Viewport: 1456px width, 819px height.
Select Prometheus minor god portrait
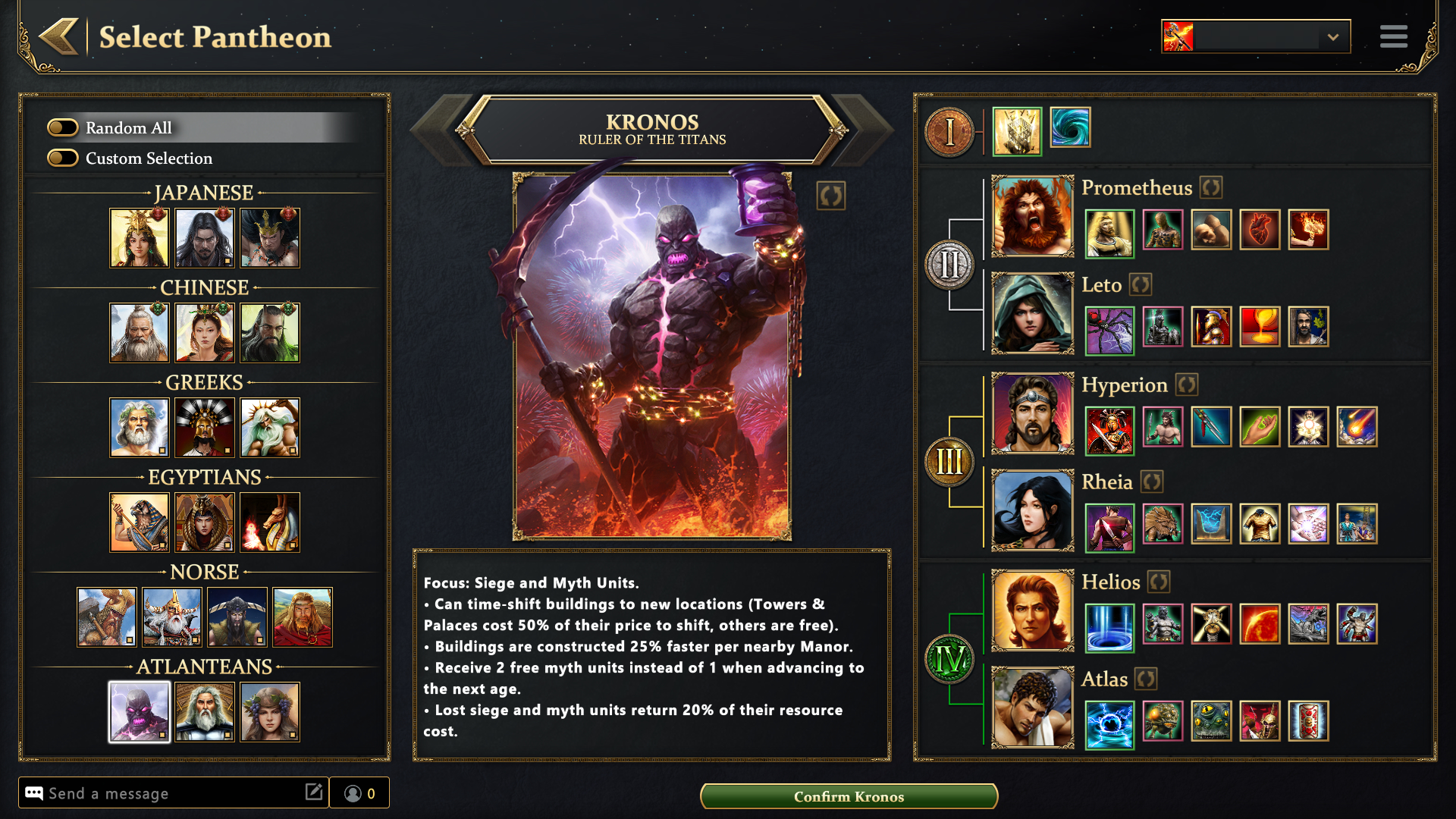[x=1032, y=216]
